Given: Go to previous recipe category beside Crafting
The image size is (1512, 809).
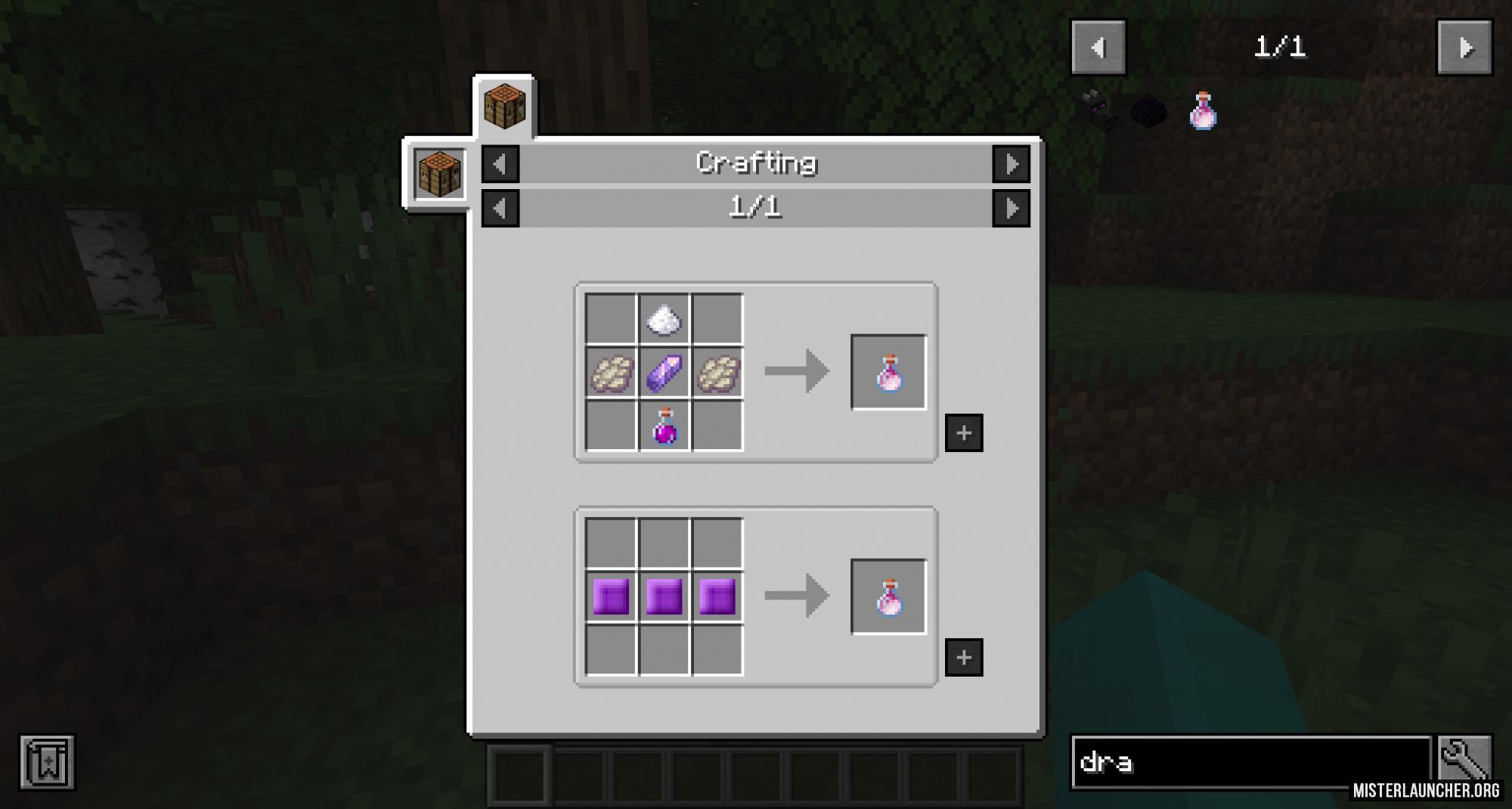Looking at the screenshot, I should coord(500,164).
